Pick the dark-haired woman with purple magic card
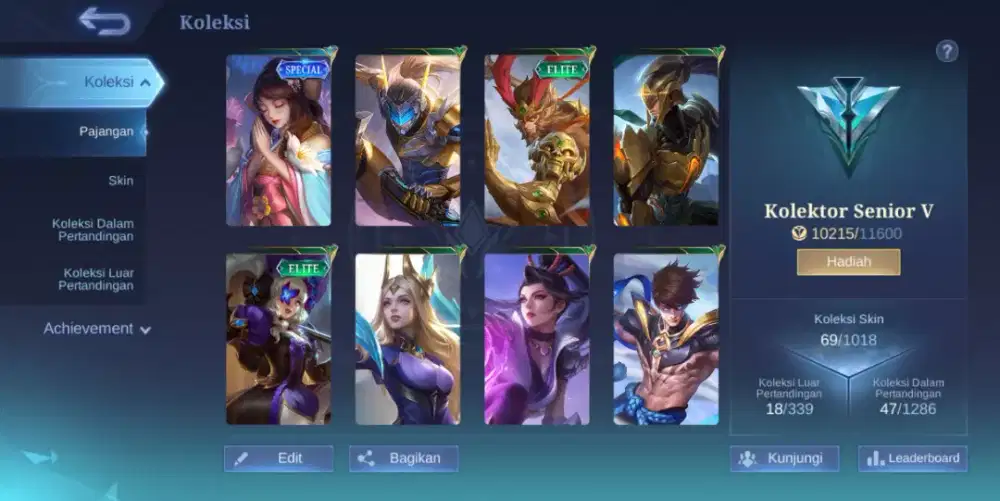The image size is (1000, 501). (537, 339)
